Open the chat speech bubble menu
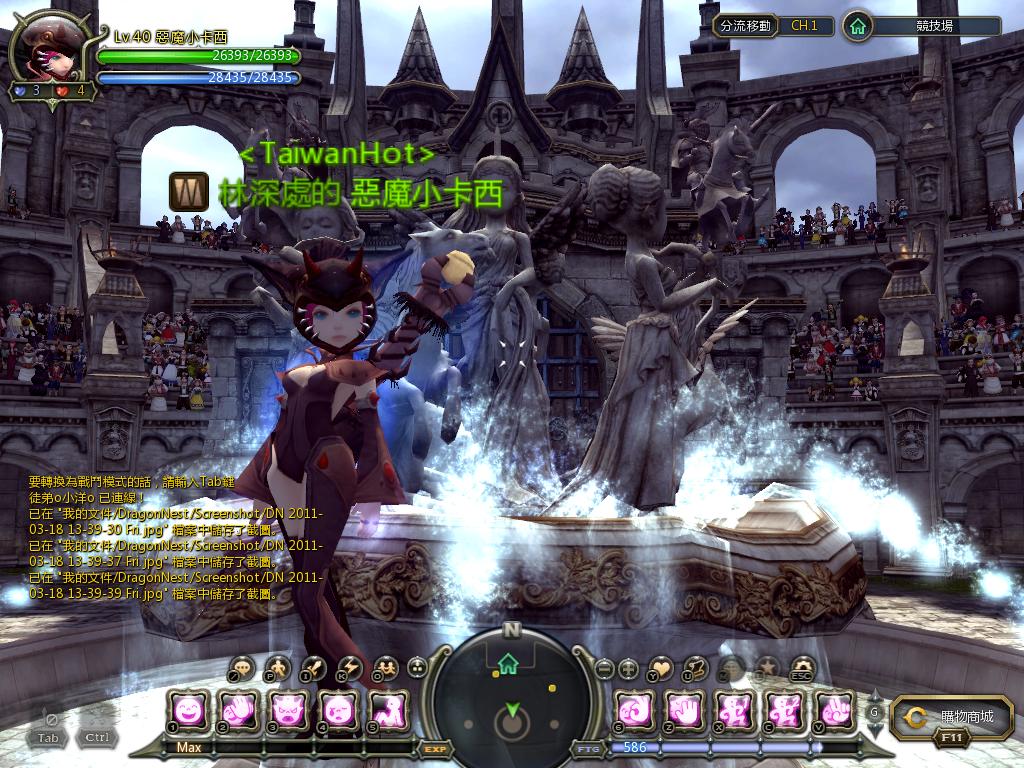The height and width of the screenshot is (768, 1024). coord(243,669)
